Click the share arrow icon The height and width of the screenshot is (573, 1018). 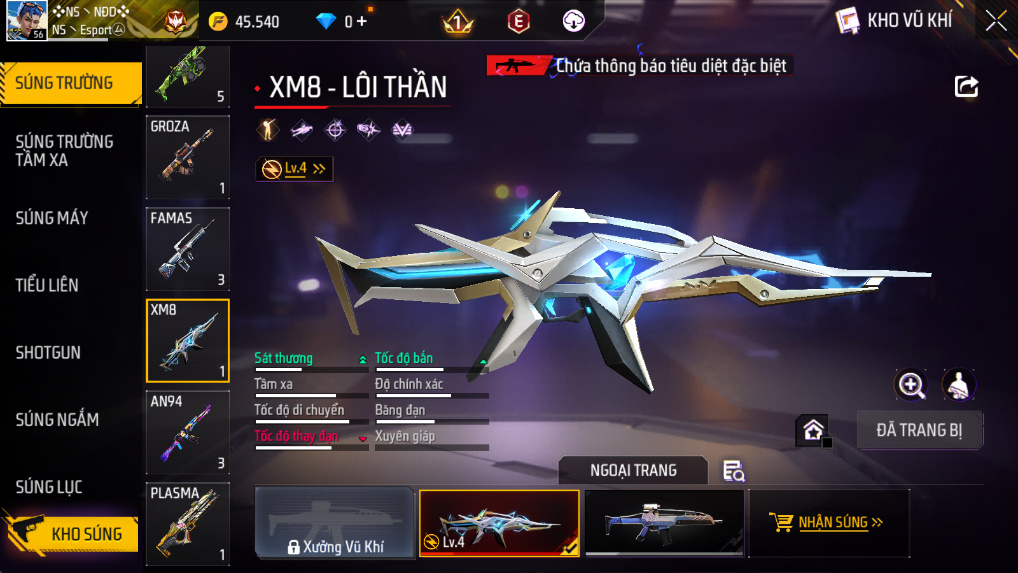(x=966, y=87)
